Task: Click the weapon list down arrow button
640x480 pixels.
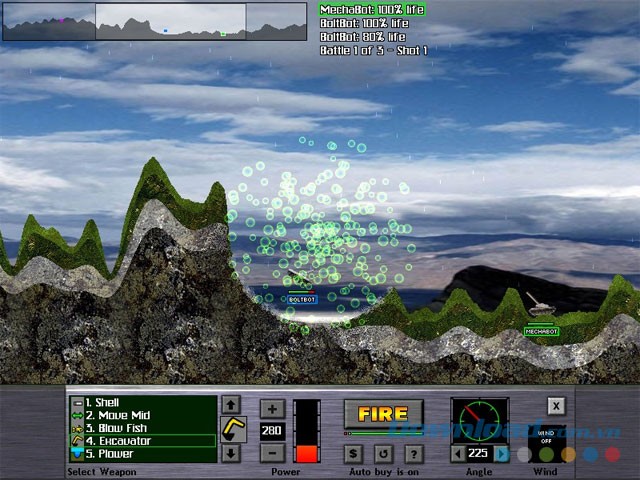Action: pyautogui.click(x=231, y=453)
